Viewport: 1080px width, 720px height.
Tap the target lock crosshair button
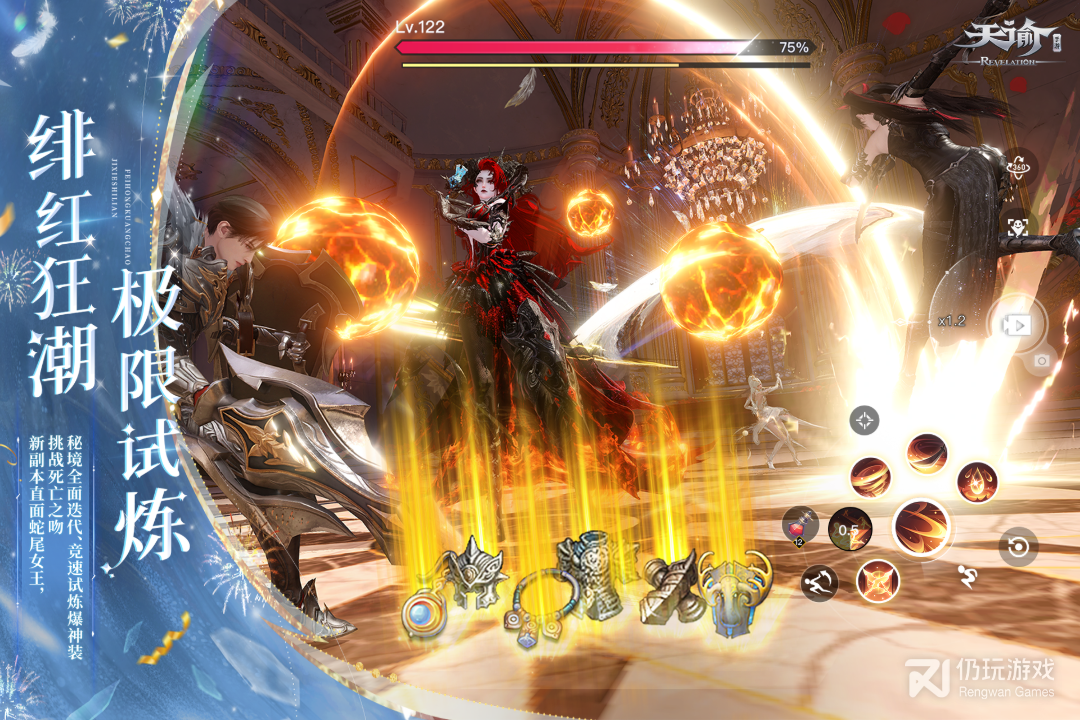pyautogui.click(x=864, y=420)
